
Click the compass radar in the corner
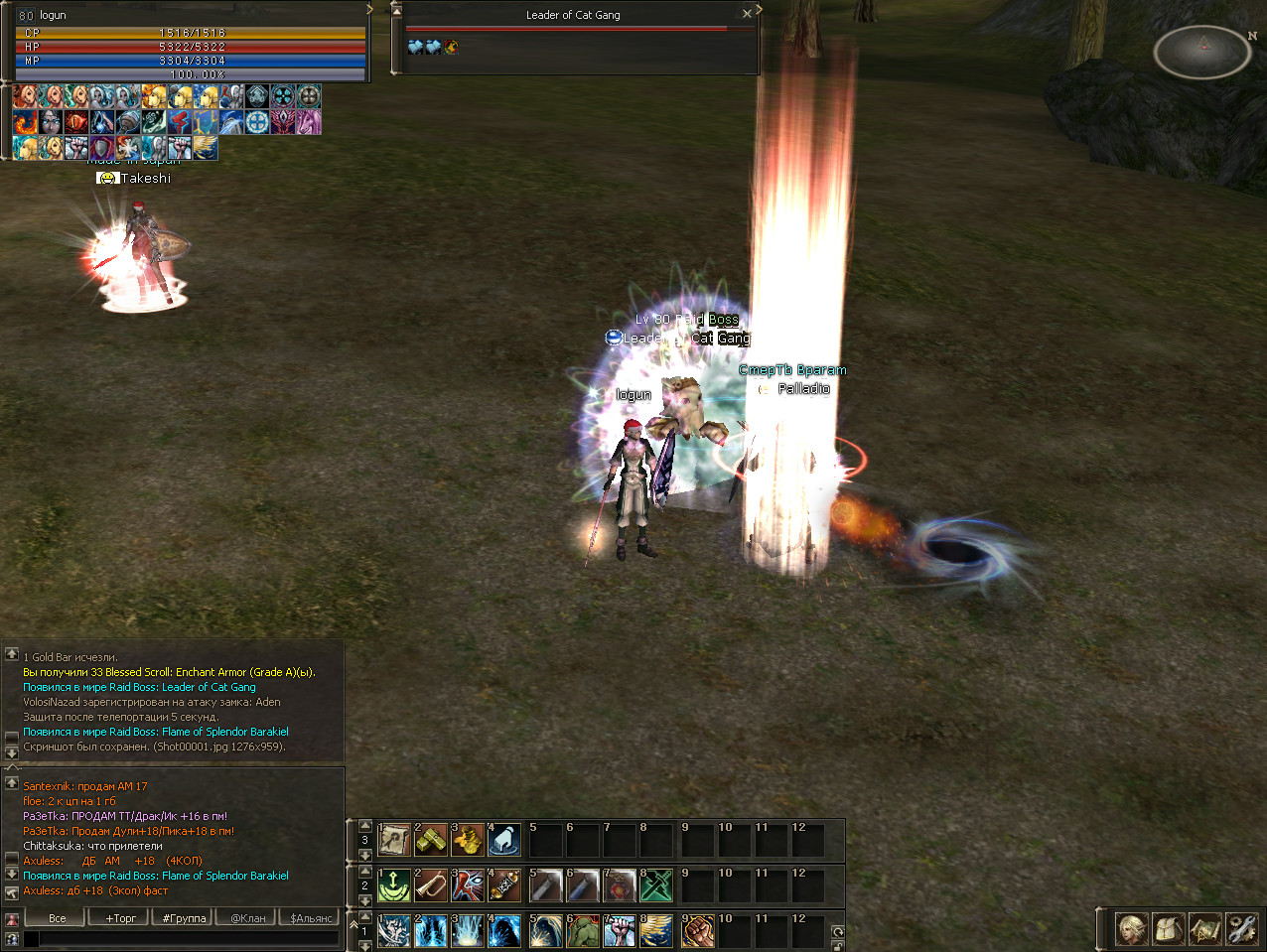tap(1201, 52)
